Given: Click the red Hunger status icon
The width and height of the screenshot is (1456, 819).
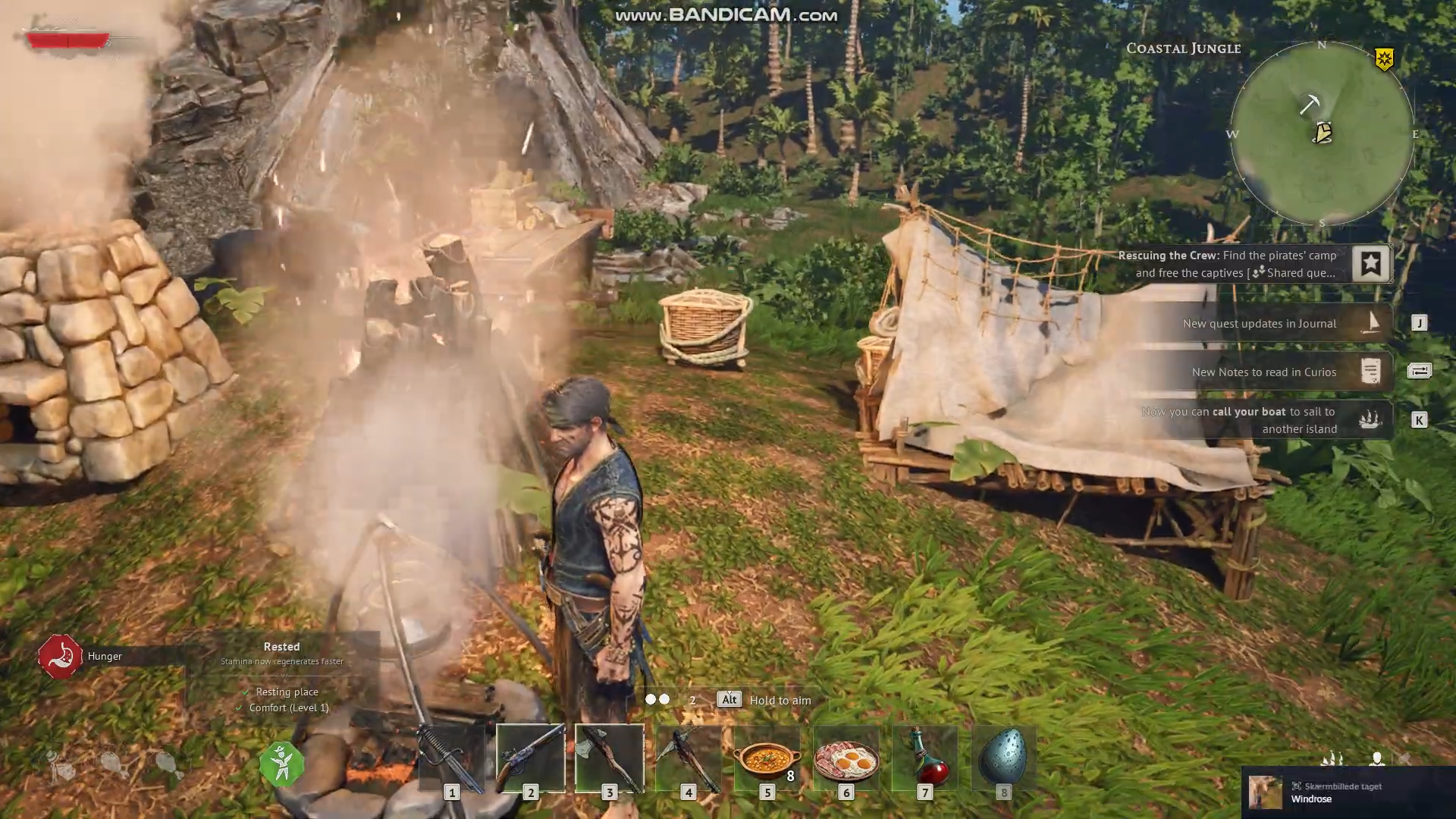Looking at the screenshot, I should (x=60, y=656).
